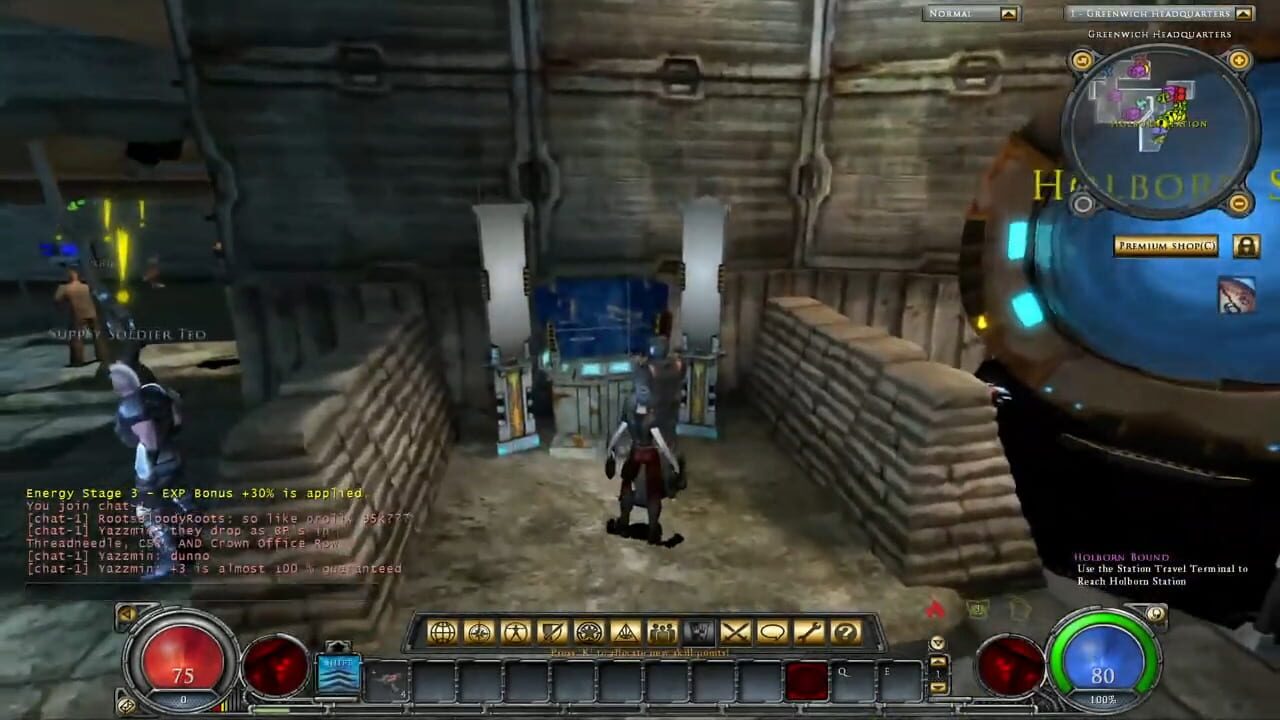Screen dimensions: 1280x720
Task: Open the star emblem guild icon
Action: (x=591, y=631)
